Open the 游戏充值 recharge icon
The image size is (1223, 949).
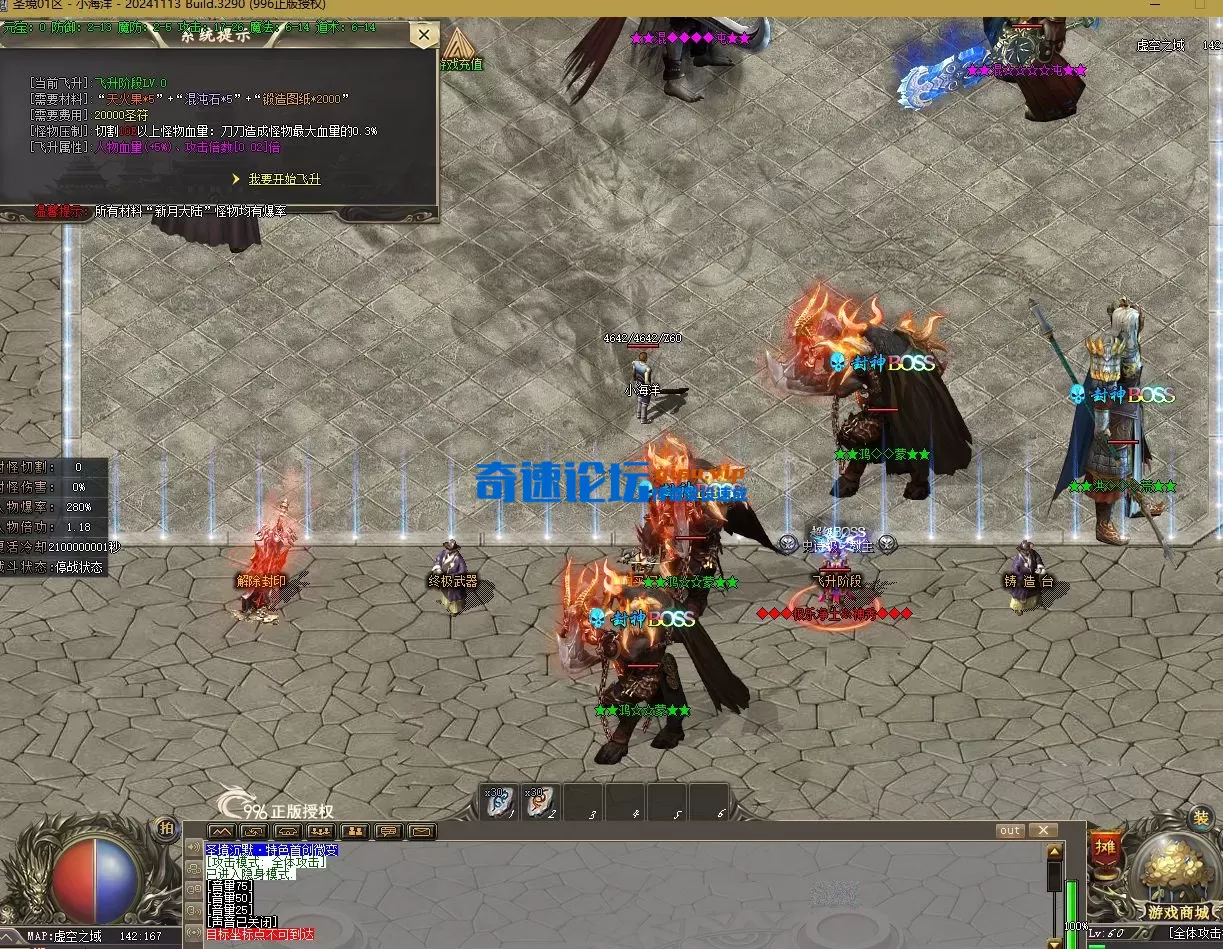[x=460, y=52]
